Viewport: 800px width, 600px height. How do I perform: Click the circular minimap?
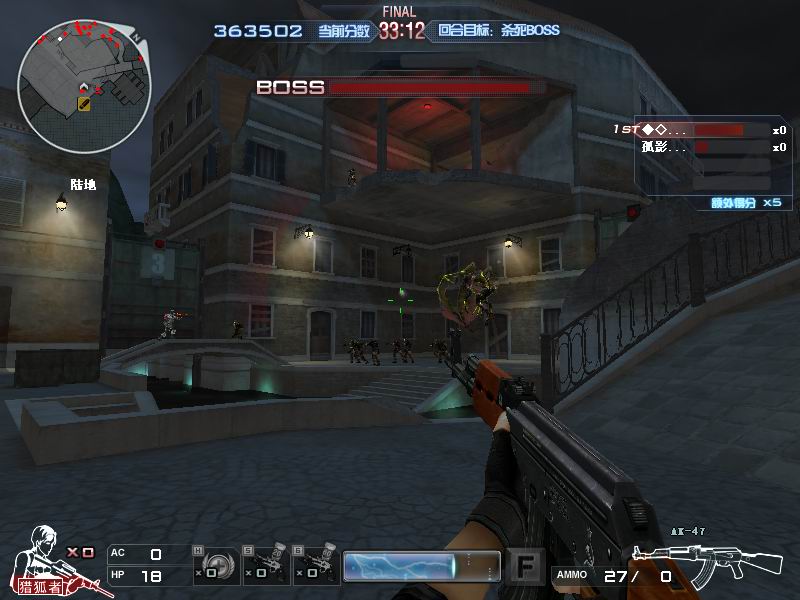(84, 86)
